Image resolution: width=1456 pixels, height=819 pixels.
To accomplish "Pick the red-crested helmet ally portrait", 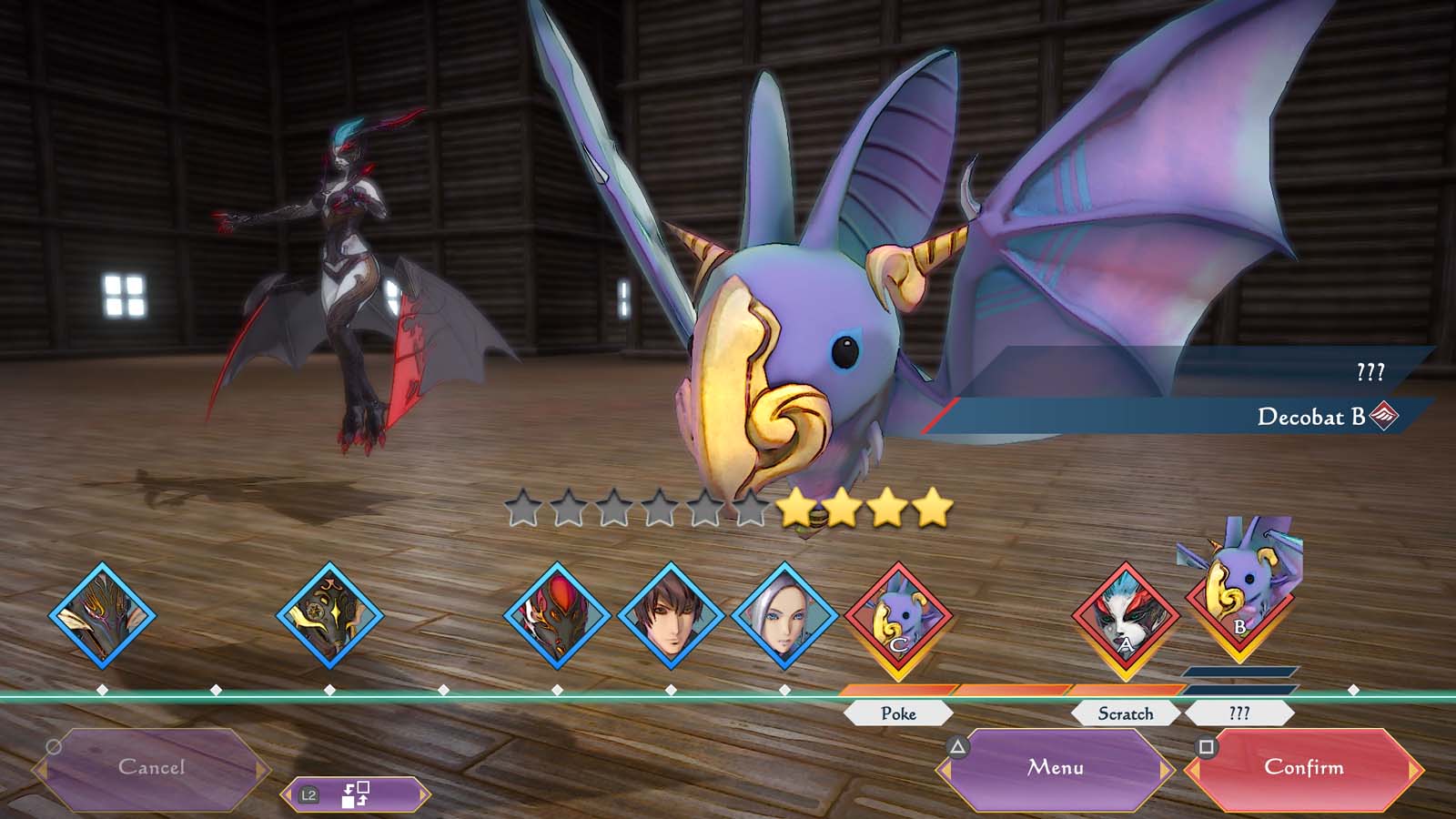I will (x=557, y=616).
